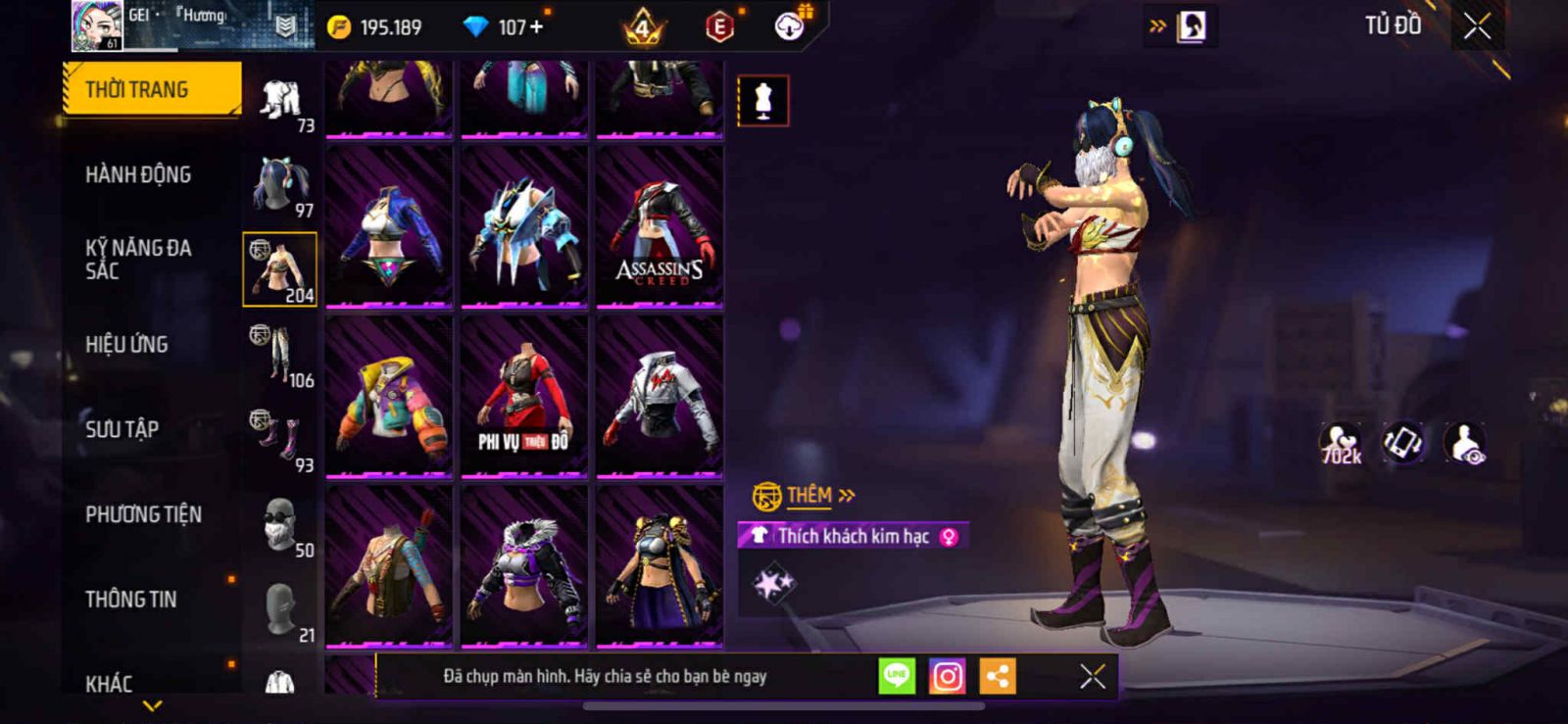Open the Hiệu Ứng tab
Image resolution: width=1568 pixels, height=724 pixels.
click(x=126, y=344)
